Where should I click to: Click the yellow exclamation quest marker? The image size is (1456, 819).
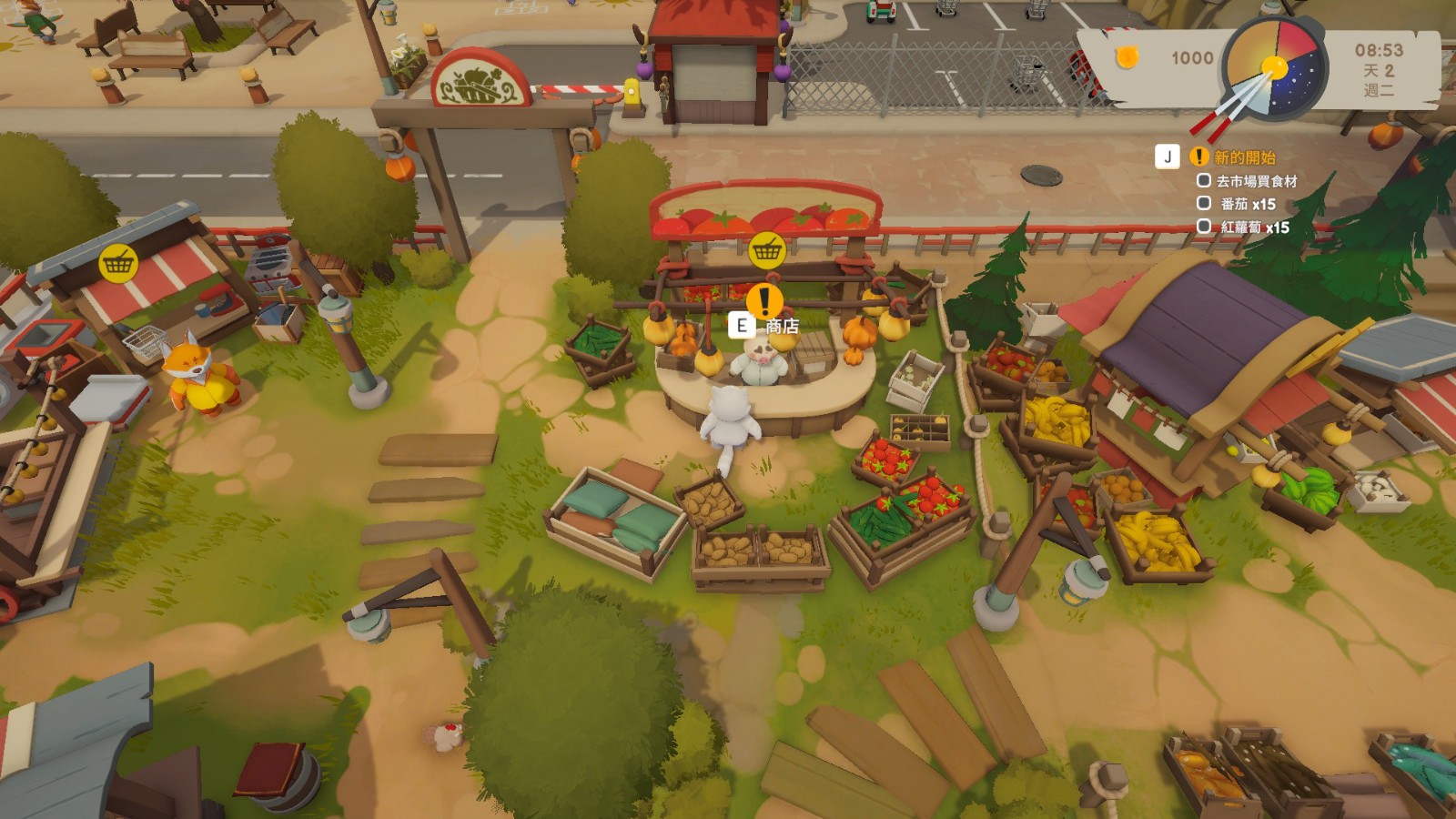pos(764,301)
